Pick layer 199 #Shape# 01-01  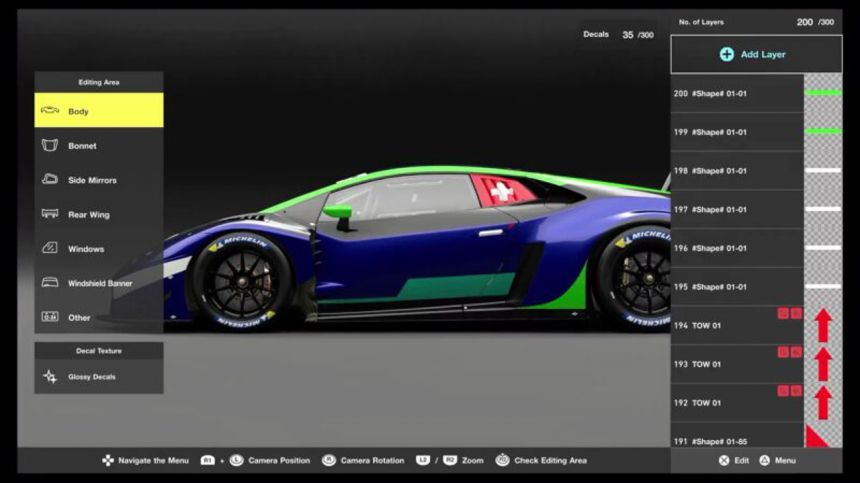737,132
